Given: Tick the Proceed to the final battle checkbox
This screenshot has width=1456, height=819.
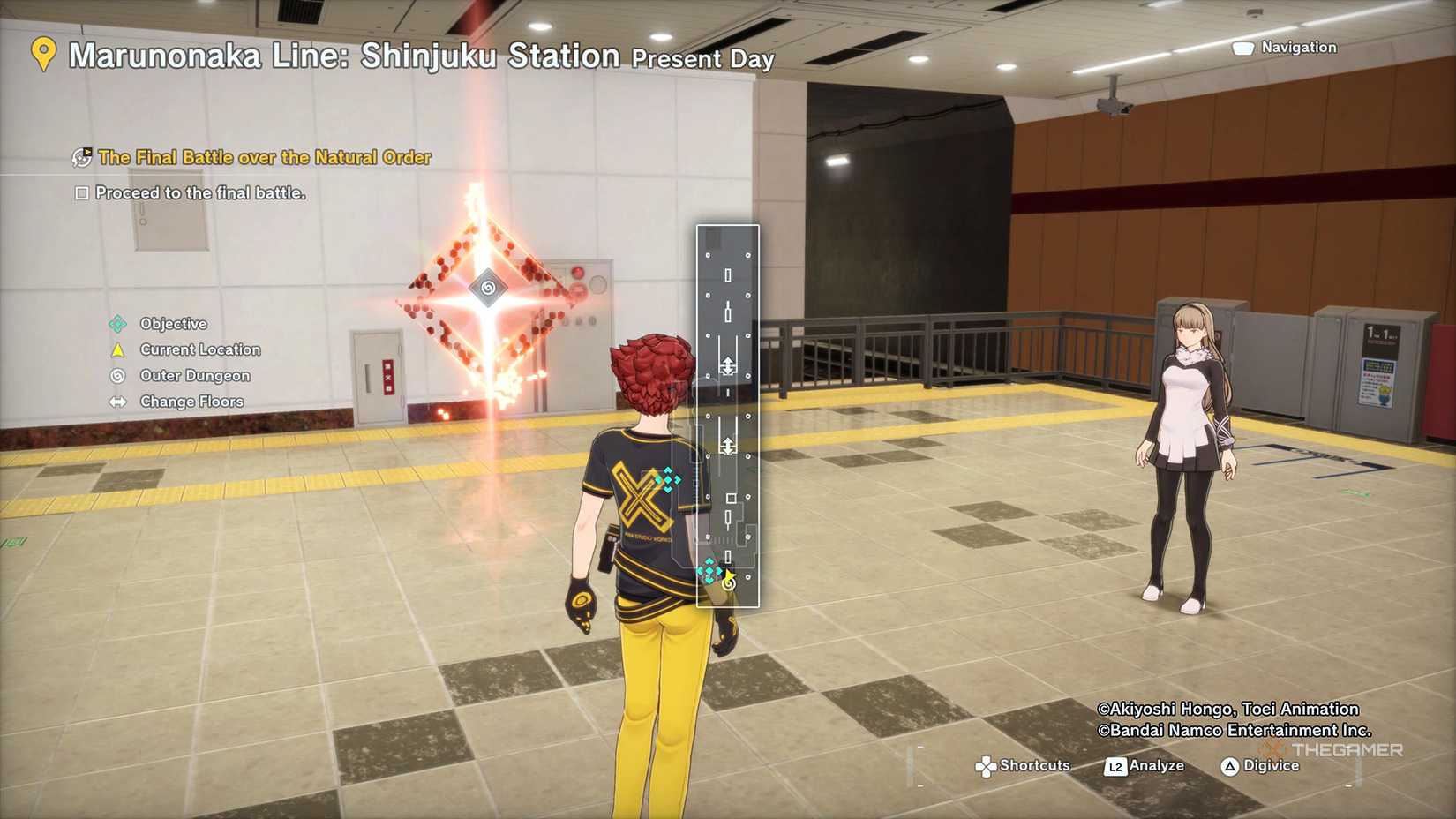Looking at the screenshot, I should click(x=82, y=193).
